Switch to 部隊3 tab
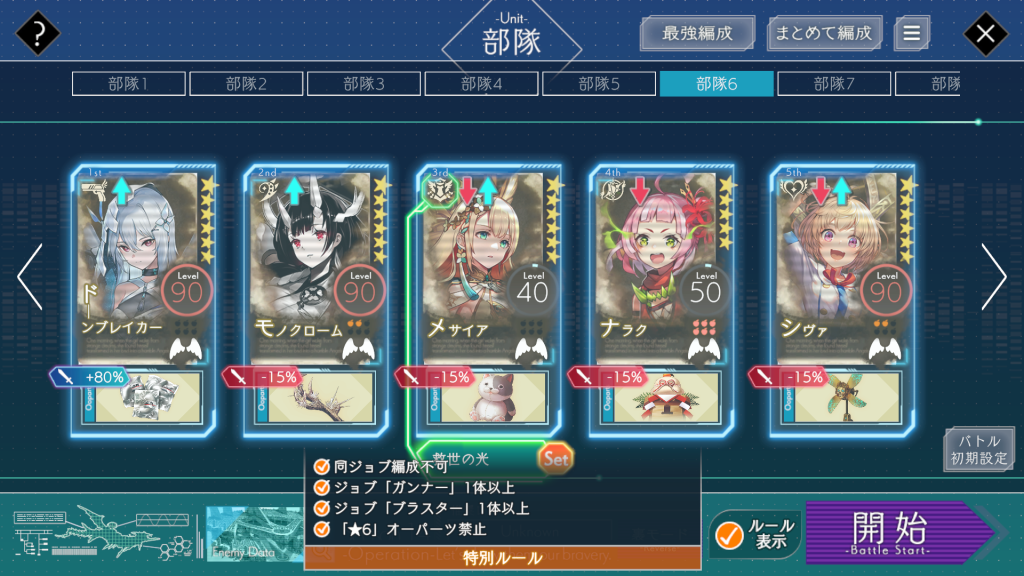 pos(363,84)
